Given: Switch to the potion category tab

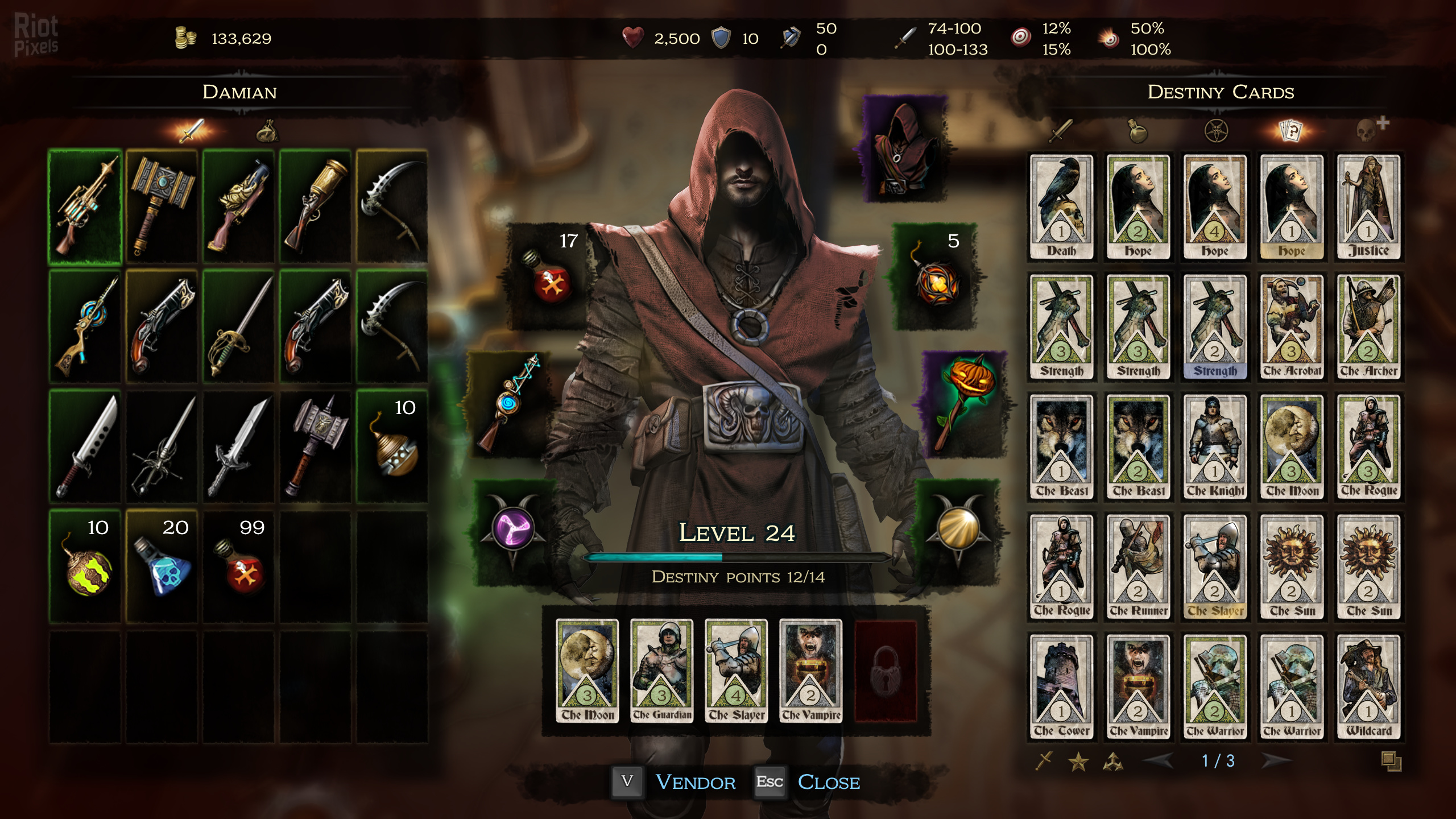Looking at the screenshot, I should (1138, 131).
